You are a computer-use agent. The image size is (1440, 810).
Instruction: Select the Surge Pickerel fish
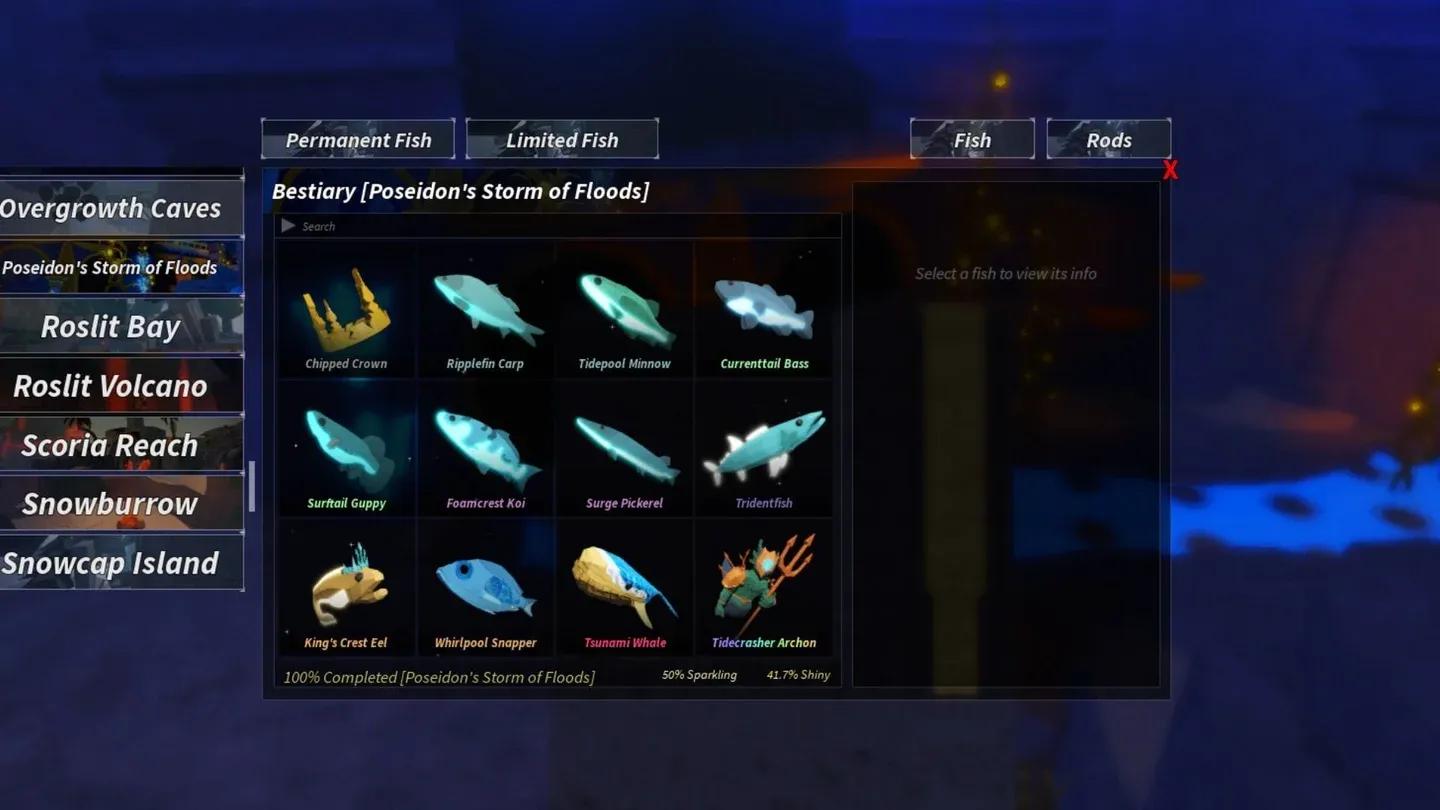[x=625, y=450]
